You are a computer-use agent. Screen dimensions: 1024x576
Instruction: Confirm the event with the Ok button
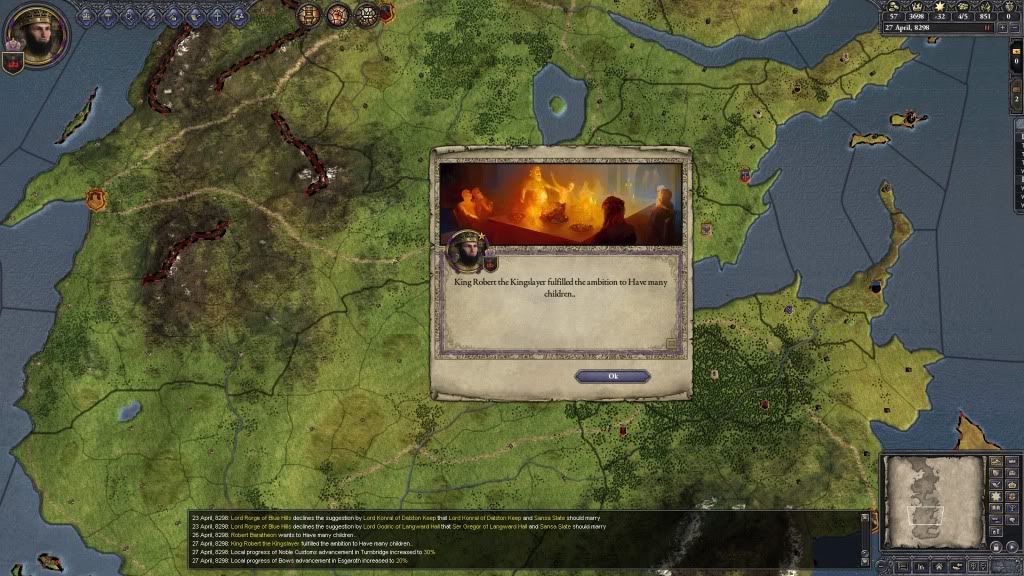coord(612,376)
